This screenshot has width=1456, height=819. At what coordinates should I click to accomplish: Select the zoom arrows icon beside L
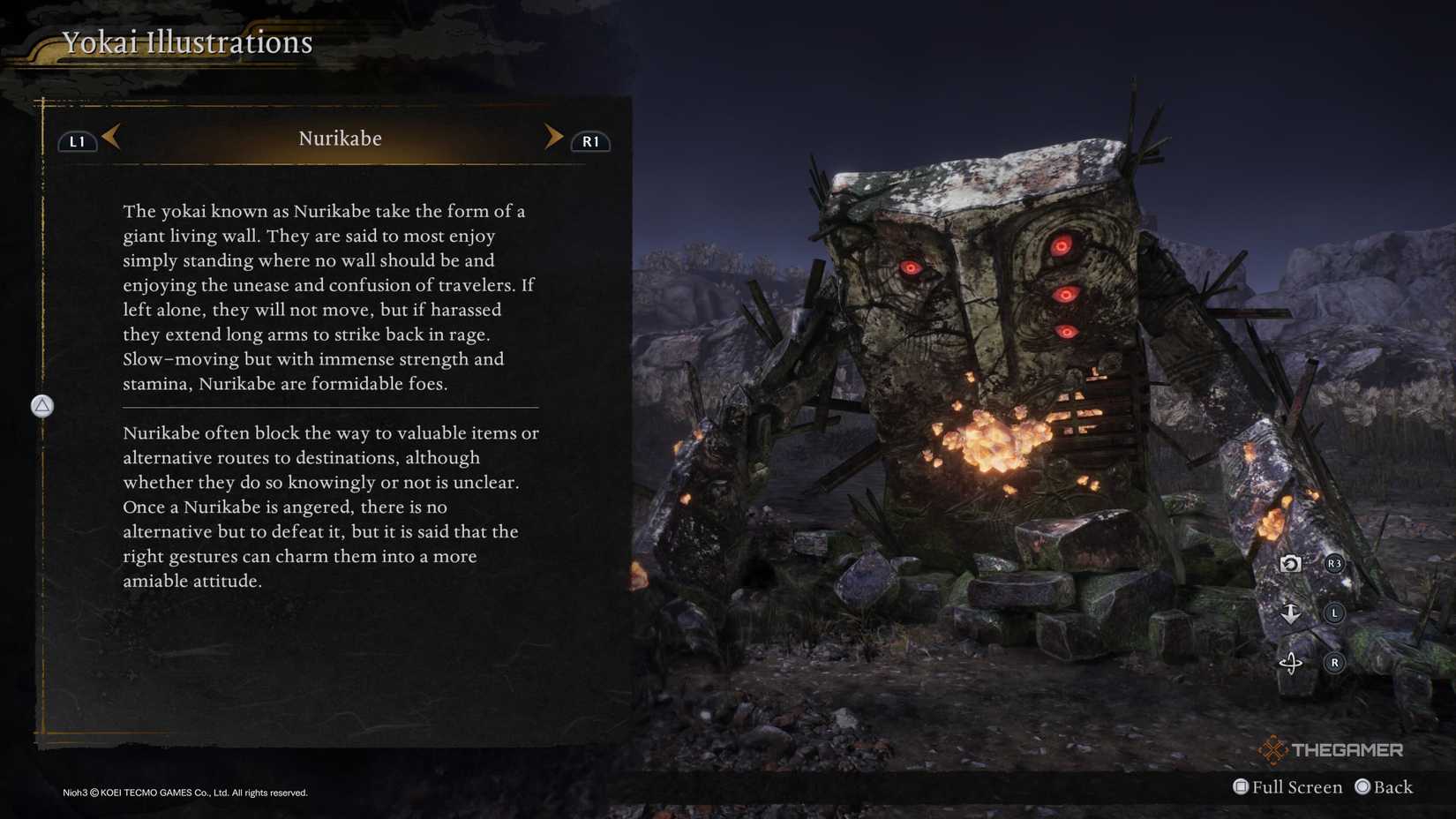click(1290, 612)
